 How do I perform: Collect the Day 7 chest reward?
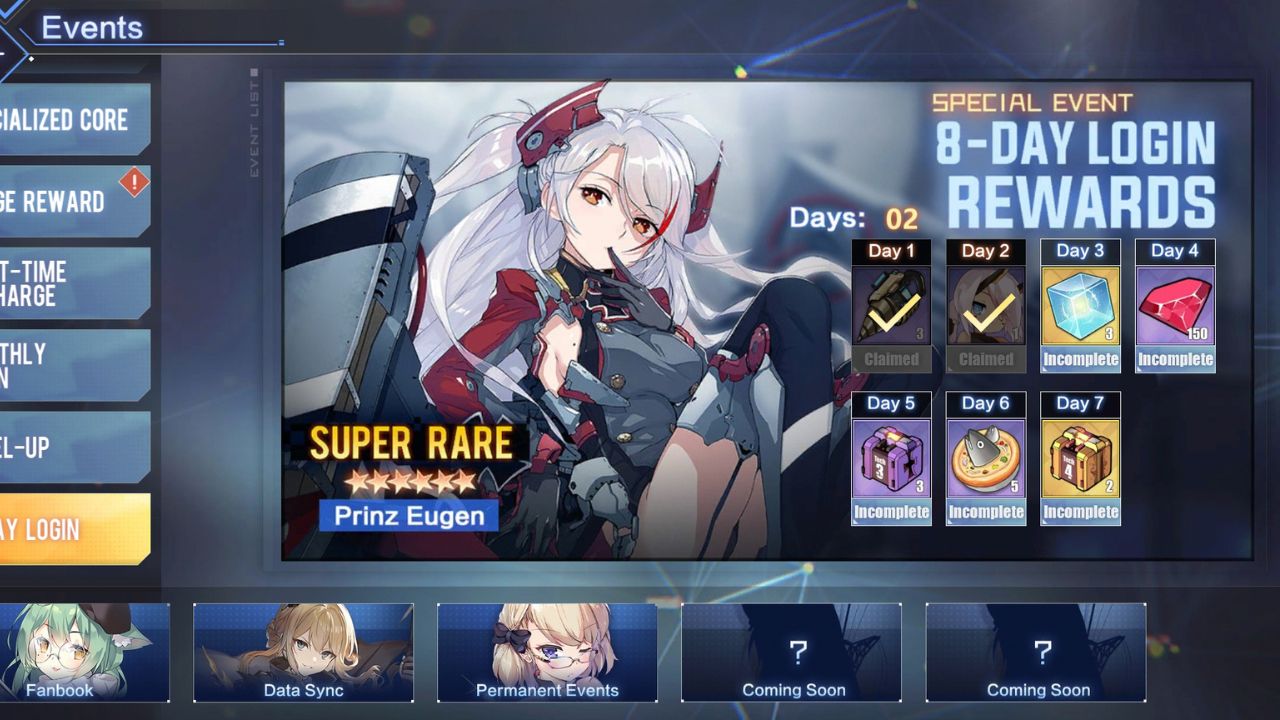click(1080, 458)
